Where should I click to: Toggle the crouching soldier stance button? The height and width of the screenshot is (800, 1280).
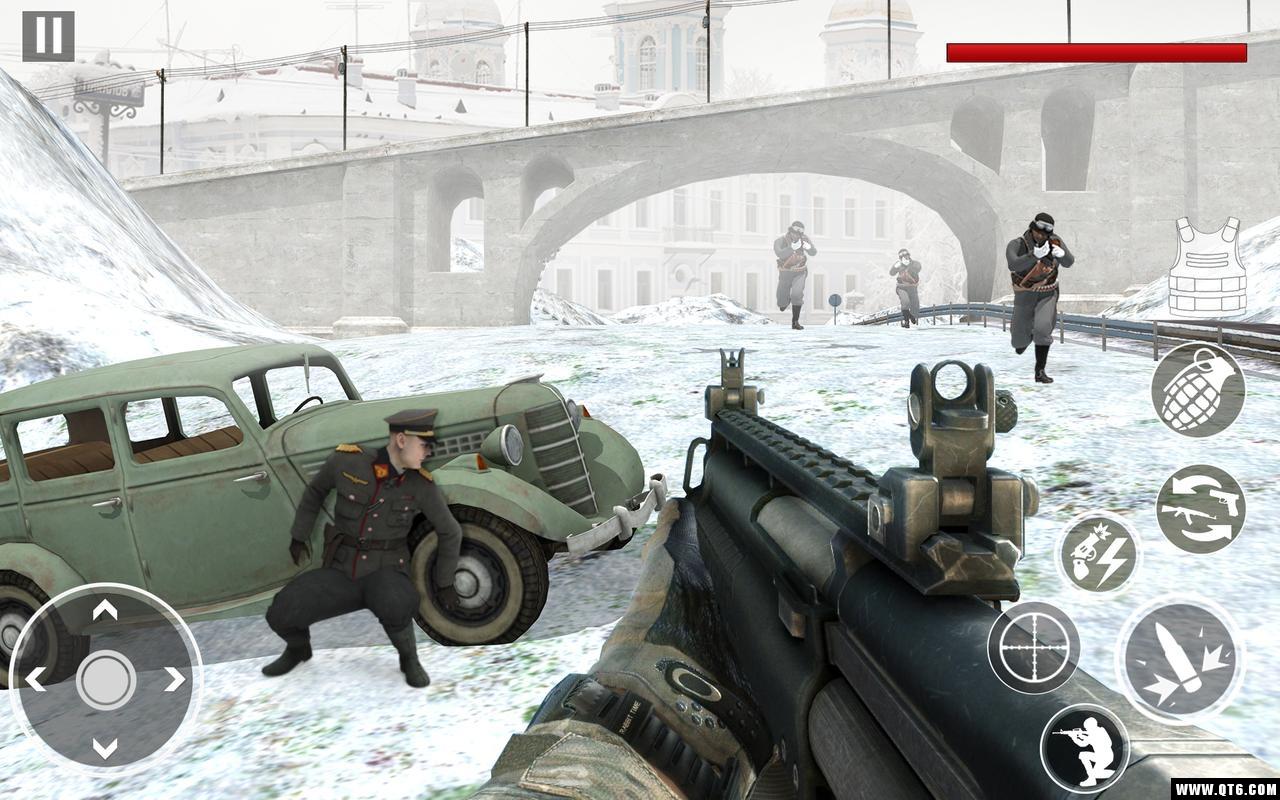point(1084,748)
